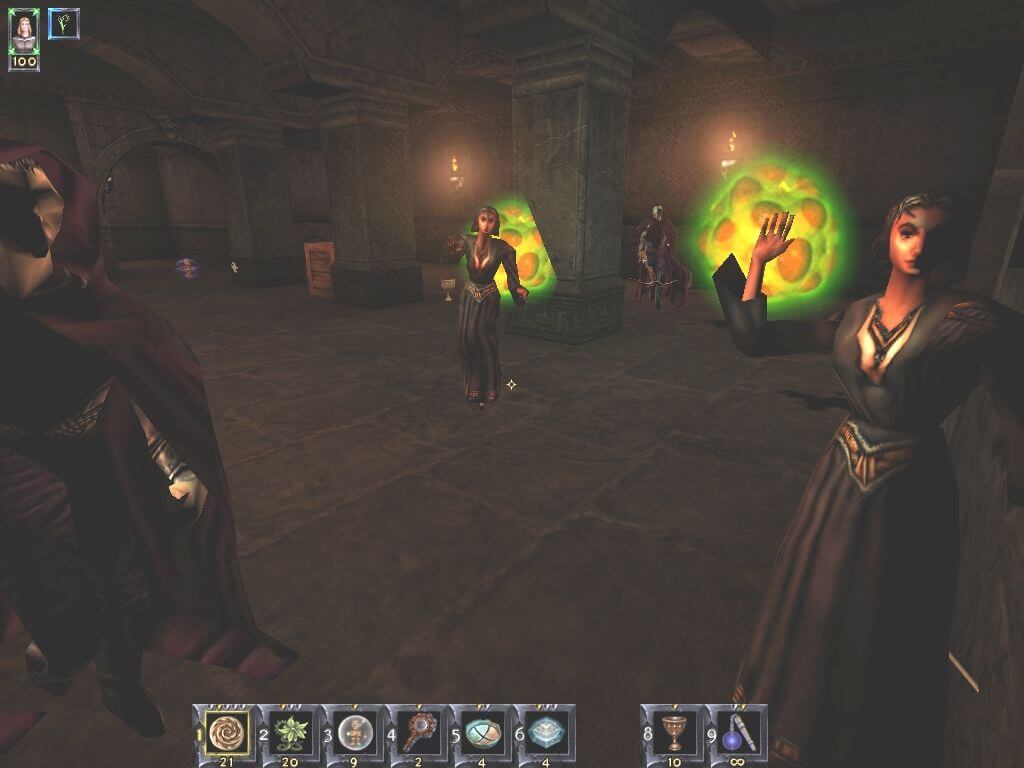This screenshot has height=768, width=1024.
Task: Choose the green plant item in slot 2
Action: [290, 729]
